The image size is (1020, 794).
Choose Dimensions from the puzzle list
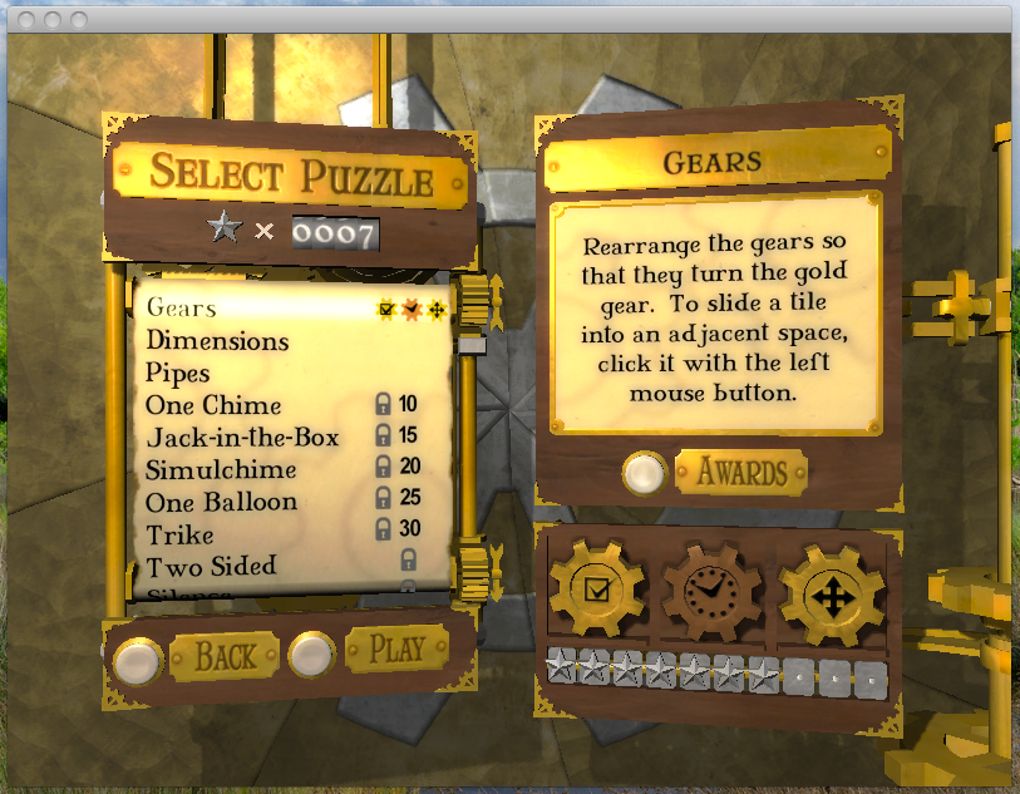[217, 341]
